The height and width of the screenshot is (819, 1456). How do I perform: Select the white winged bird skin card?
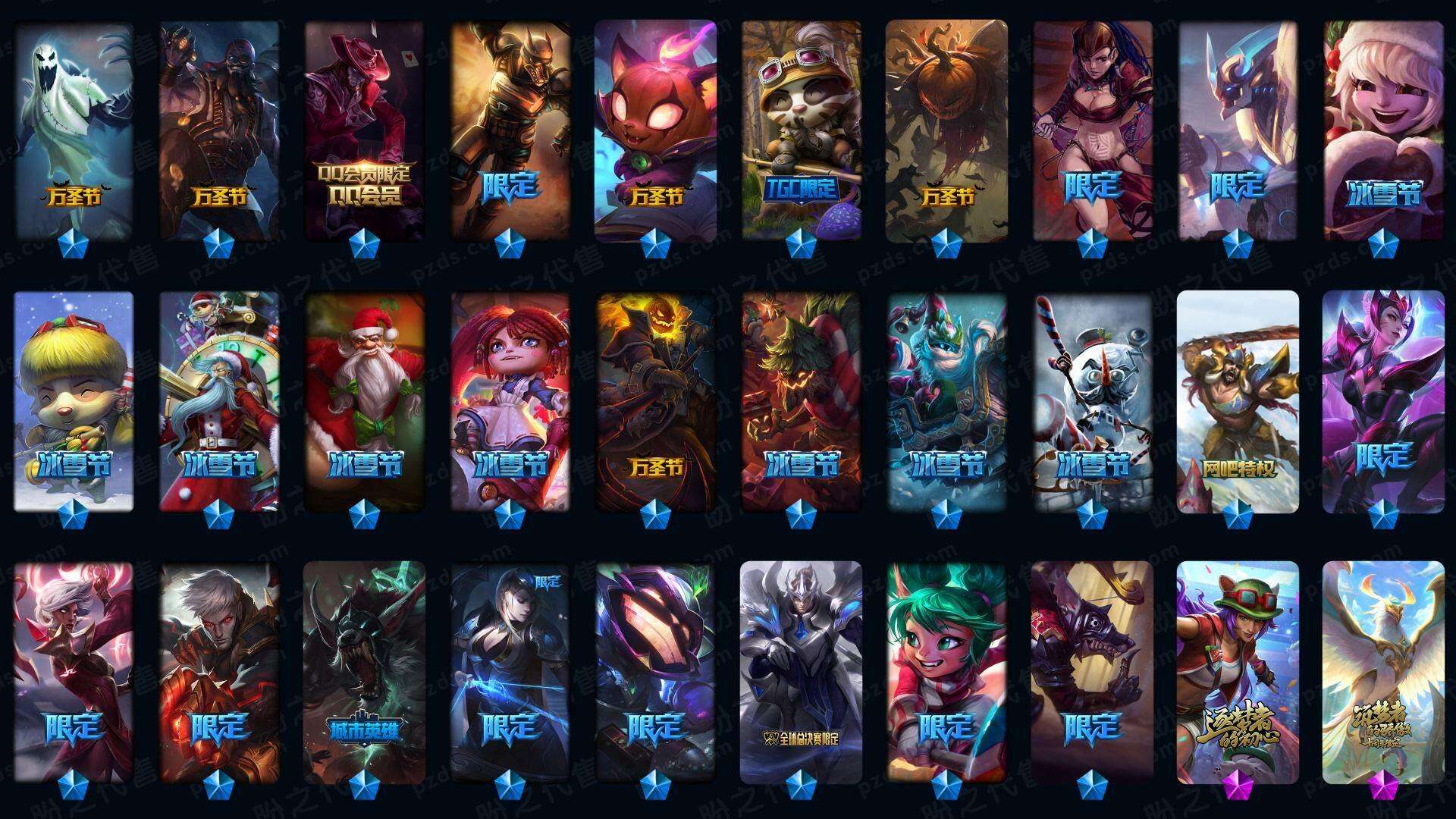click(1383, 671)
